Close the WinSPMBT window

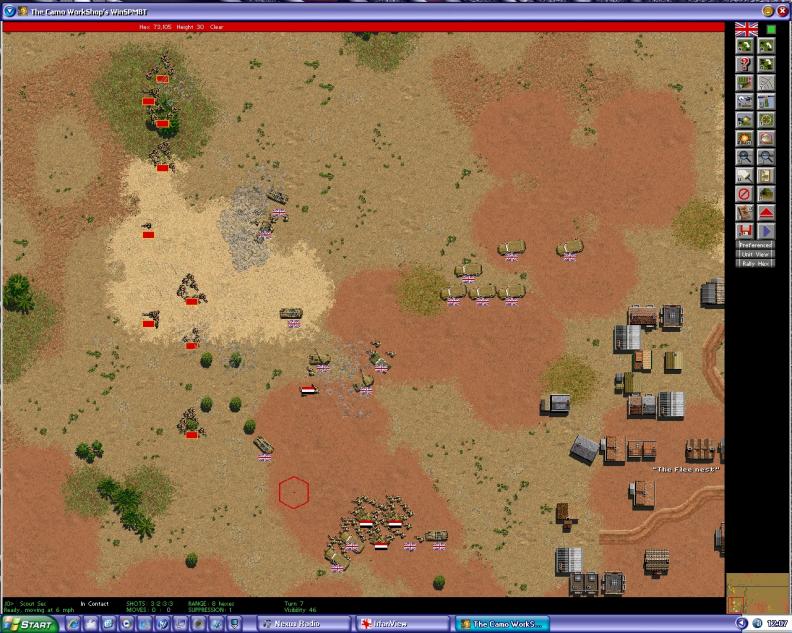point(783,10)
